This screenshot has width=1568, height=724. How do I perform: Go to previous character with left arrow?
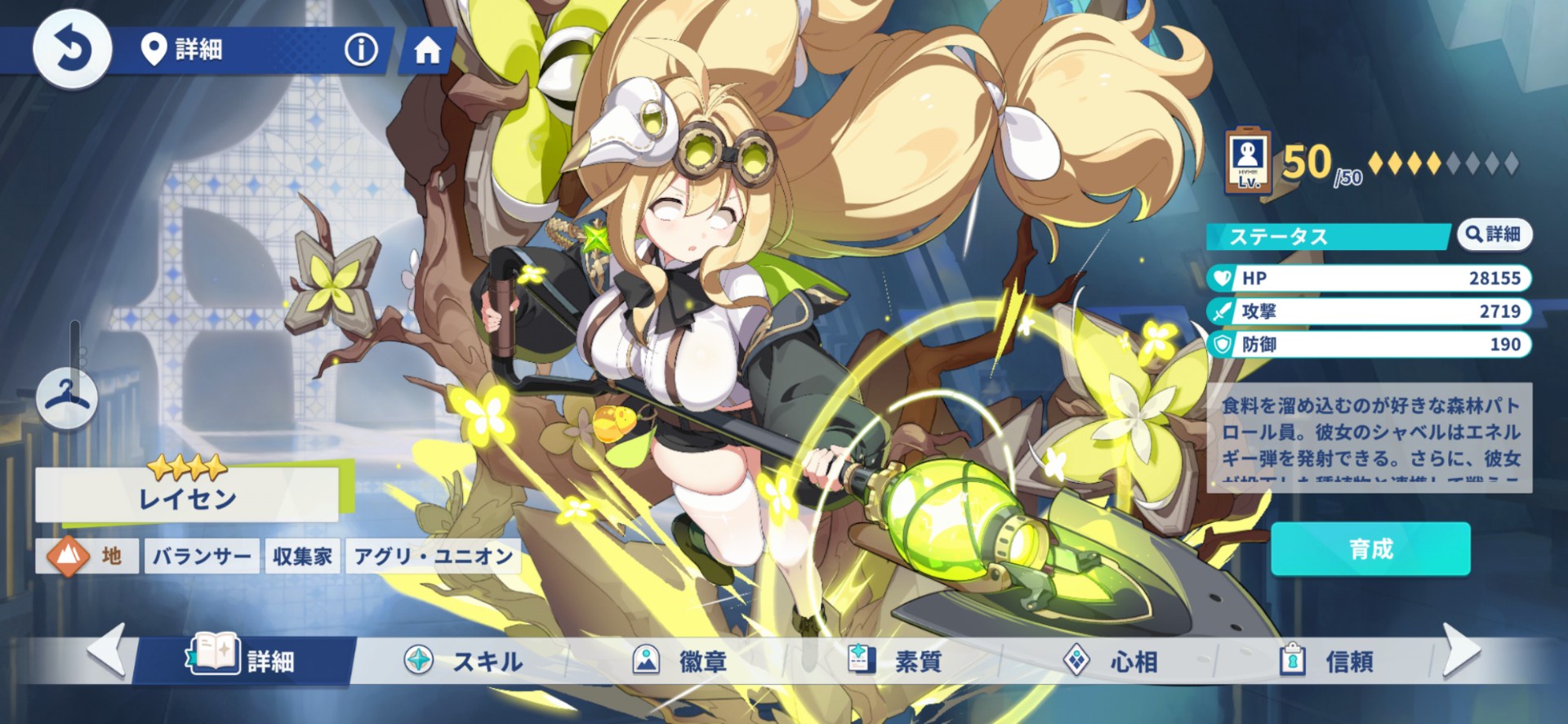(107, 650)
